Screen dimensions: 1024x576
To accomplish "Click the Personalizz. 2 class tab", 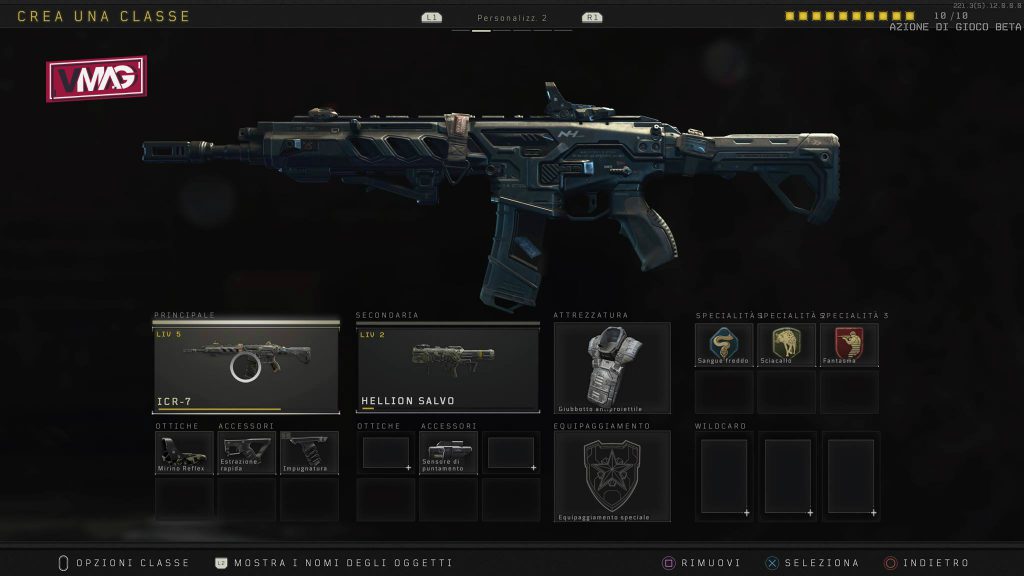I will (512, 18).
